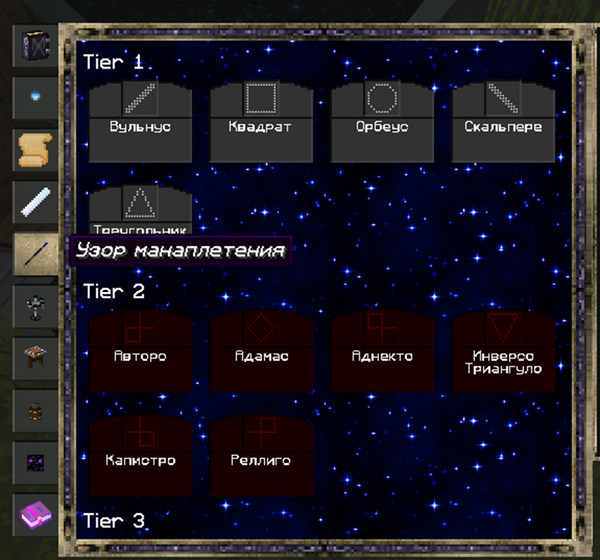Select the Квадрат square pattern

coord(261,122)
